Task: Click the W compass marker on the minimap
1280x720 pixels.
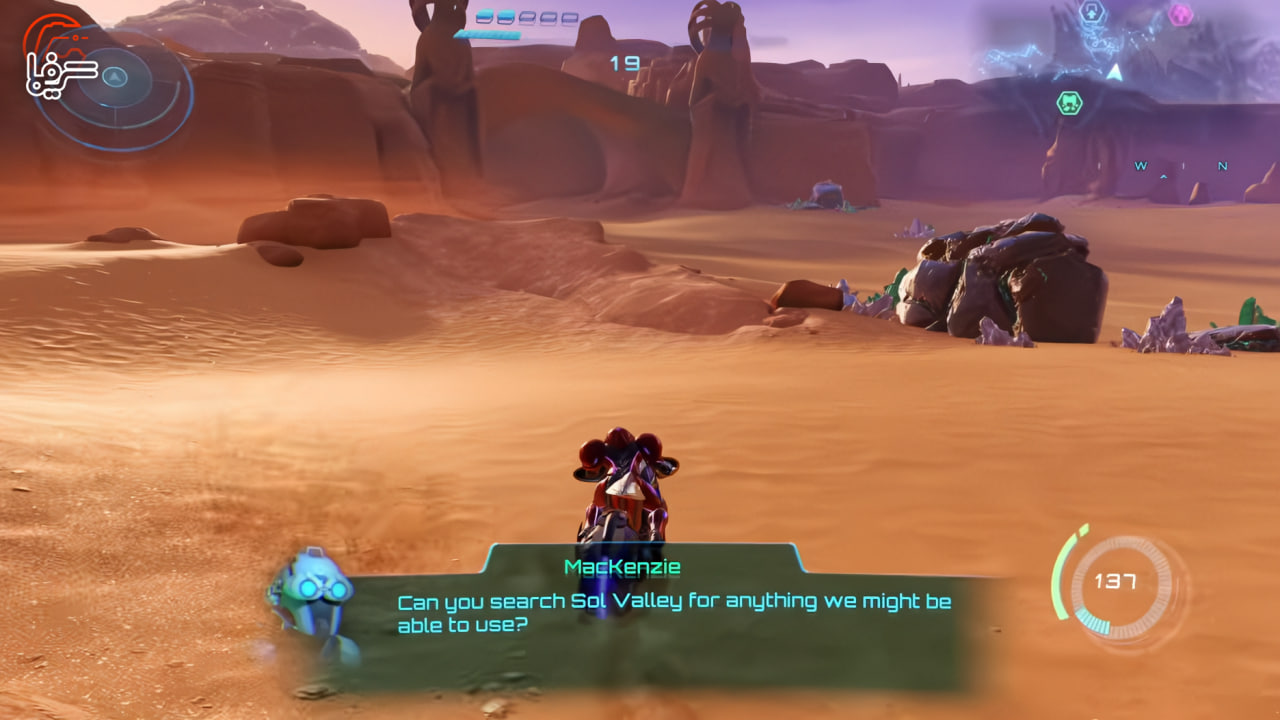Action: [1139, 166]
